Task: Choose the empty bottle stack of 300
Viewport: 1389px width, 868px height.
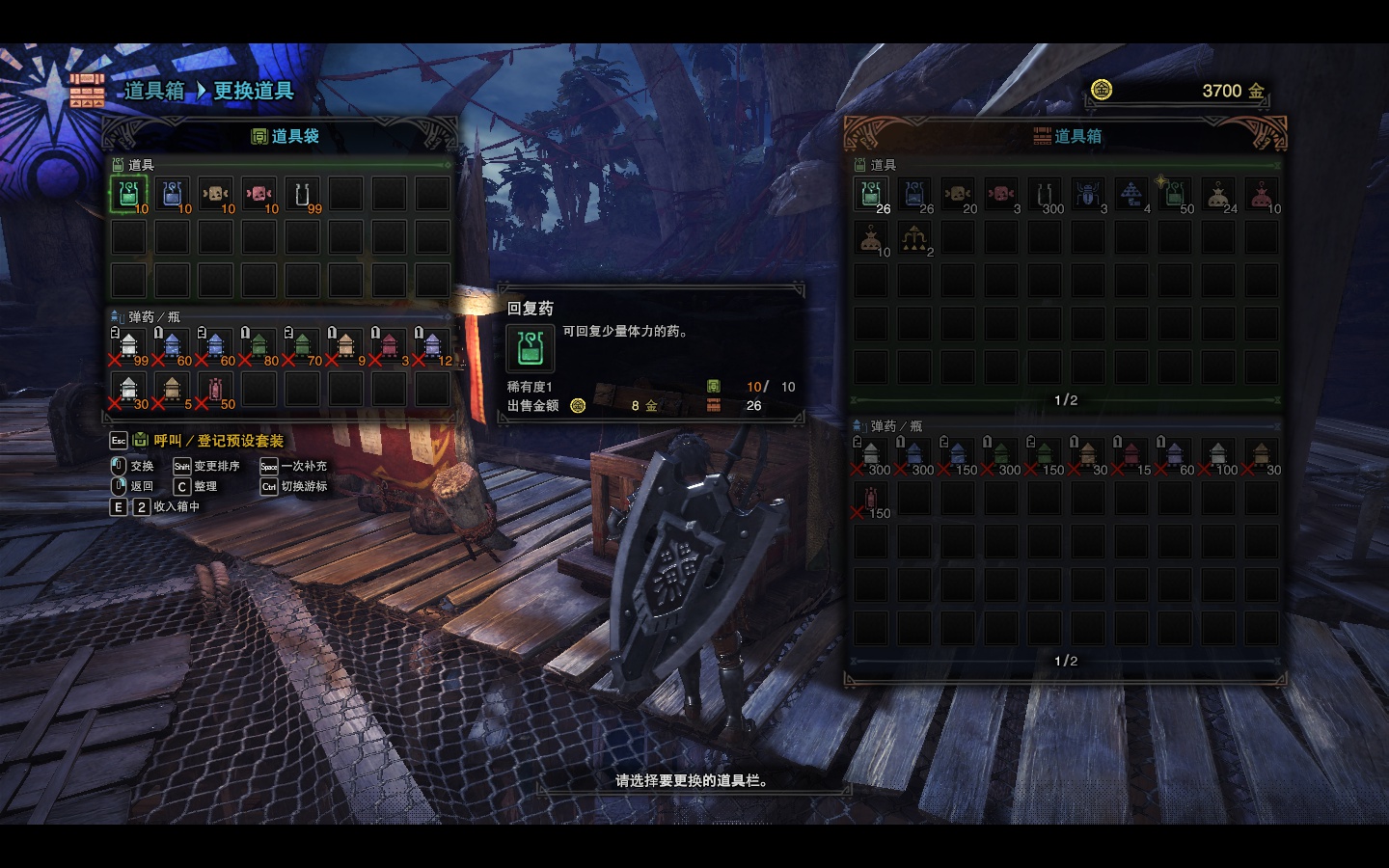Action: (1044, 195)
